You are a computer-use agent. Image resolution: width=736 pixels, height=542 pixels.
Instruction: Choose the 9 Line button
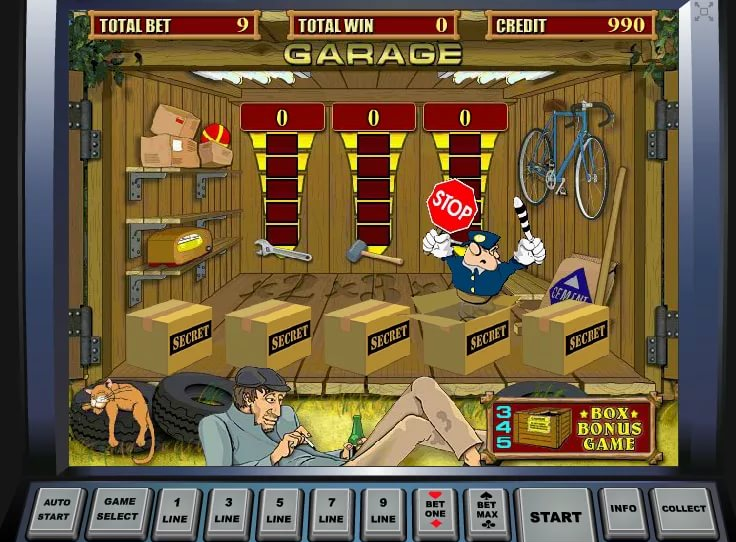tap(384, 513)
